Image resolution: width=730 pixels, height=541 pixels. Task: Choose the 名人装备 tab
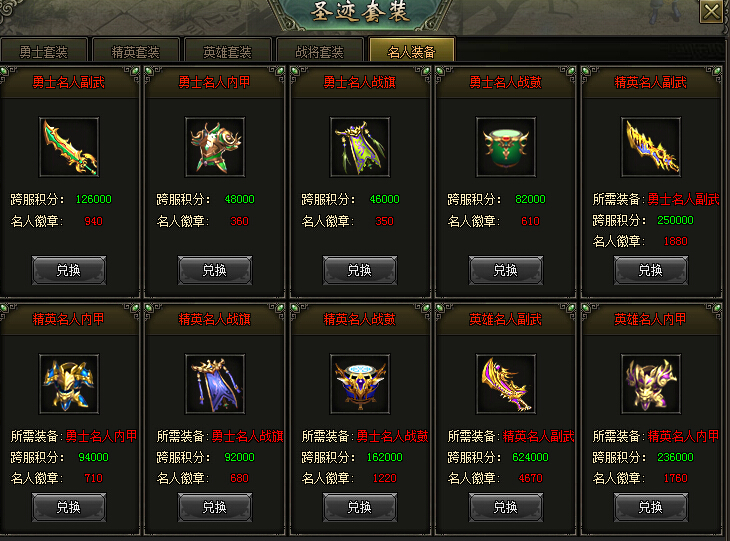tap(411, 52)
